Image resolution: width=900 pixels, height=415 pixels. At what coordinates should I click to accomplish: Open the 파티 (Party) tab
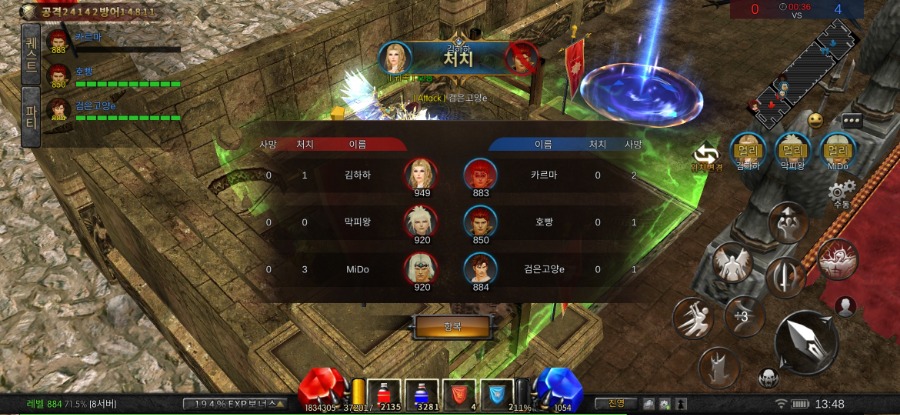tap(31, 110)
